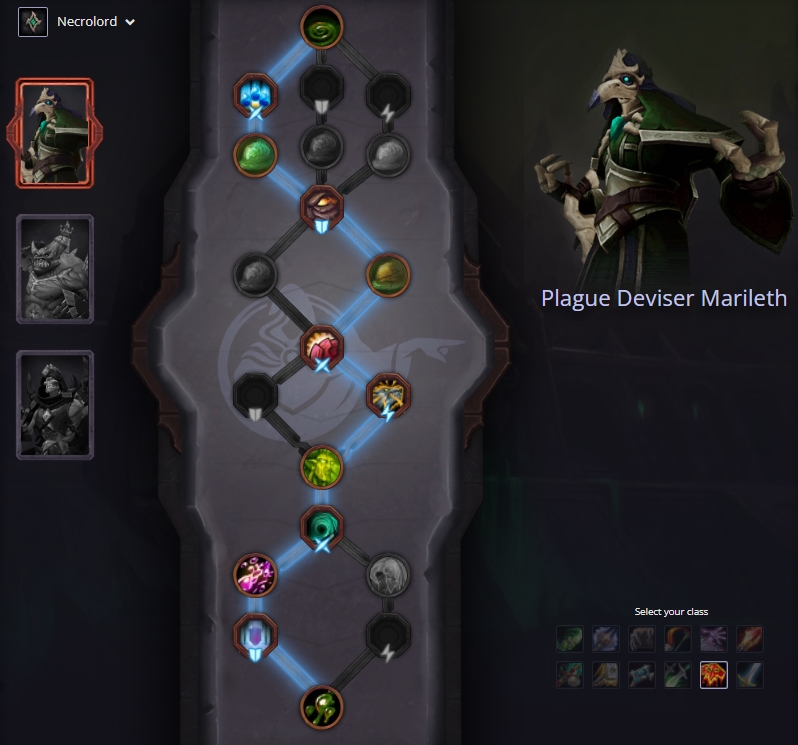
Task: Pick the pink sparkles trait node
Action: click(x=254, y=574)
